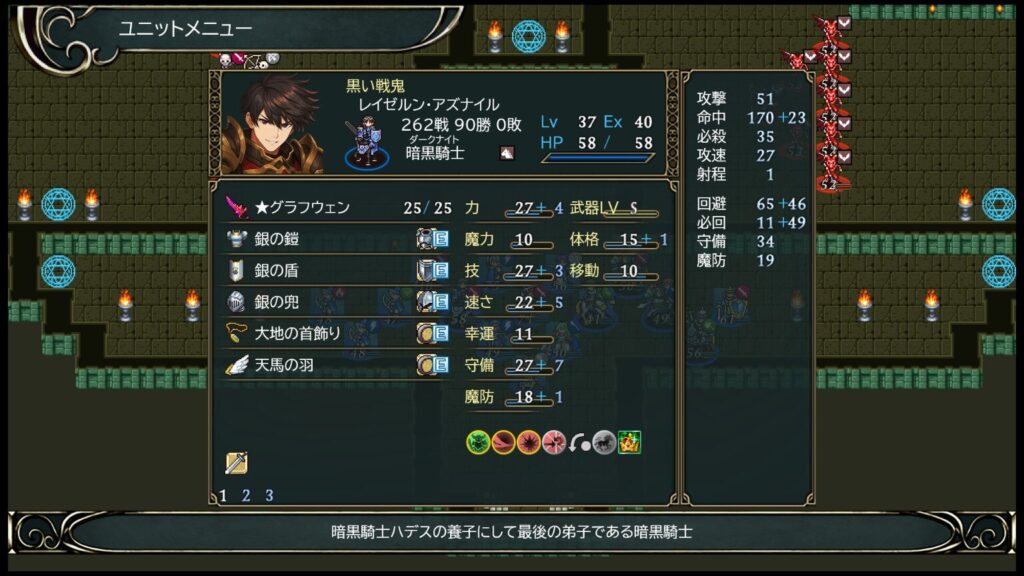Click the green beetle skill icon
This screenshot has height=576, width=1024.
(478, 442)
